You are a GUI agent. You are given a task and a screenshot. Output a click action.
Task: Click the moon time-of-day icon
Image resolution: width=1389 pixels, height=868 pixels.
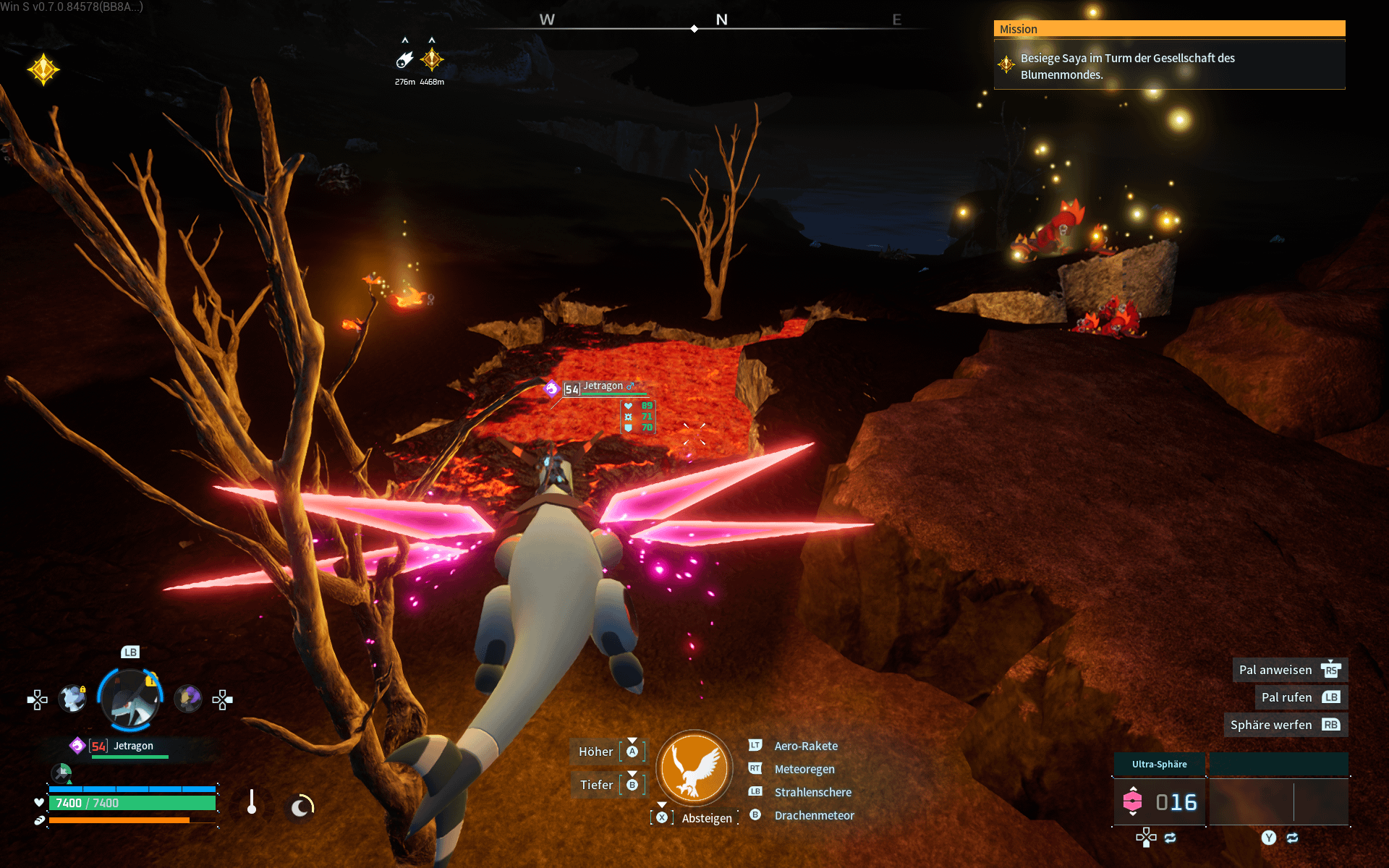pyautogui.click(x=301, y=806)
